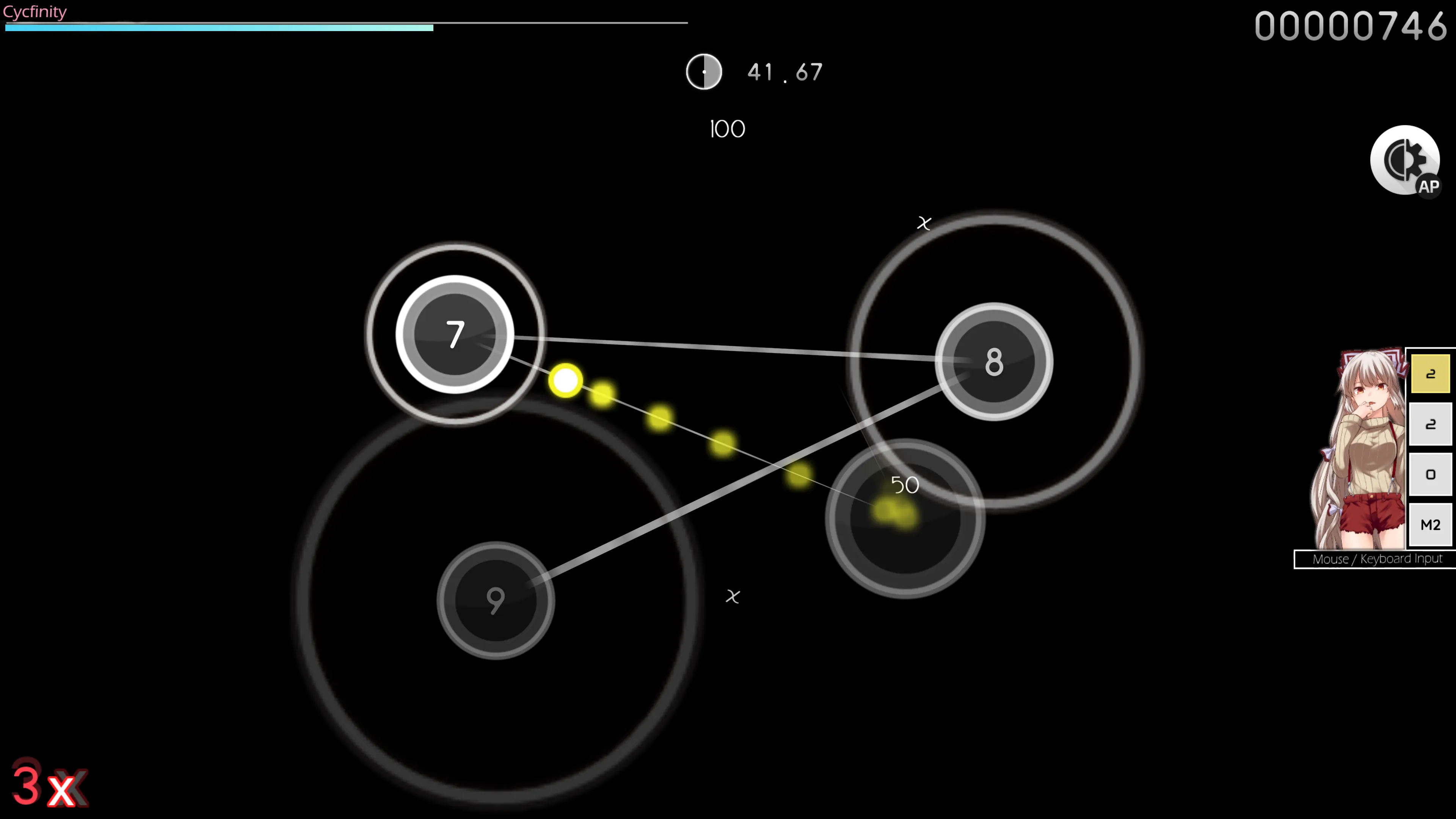1456x819 pixels.
Task: Tap the hit circle numbered 8
Action: [x=994, y=362]
